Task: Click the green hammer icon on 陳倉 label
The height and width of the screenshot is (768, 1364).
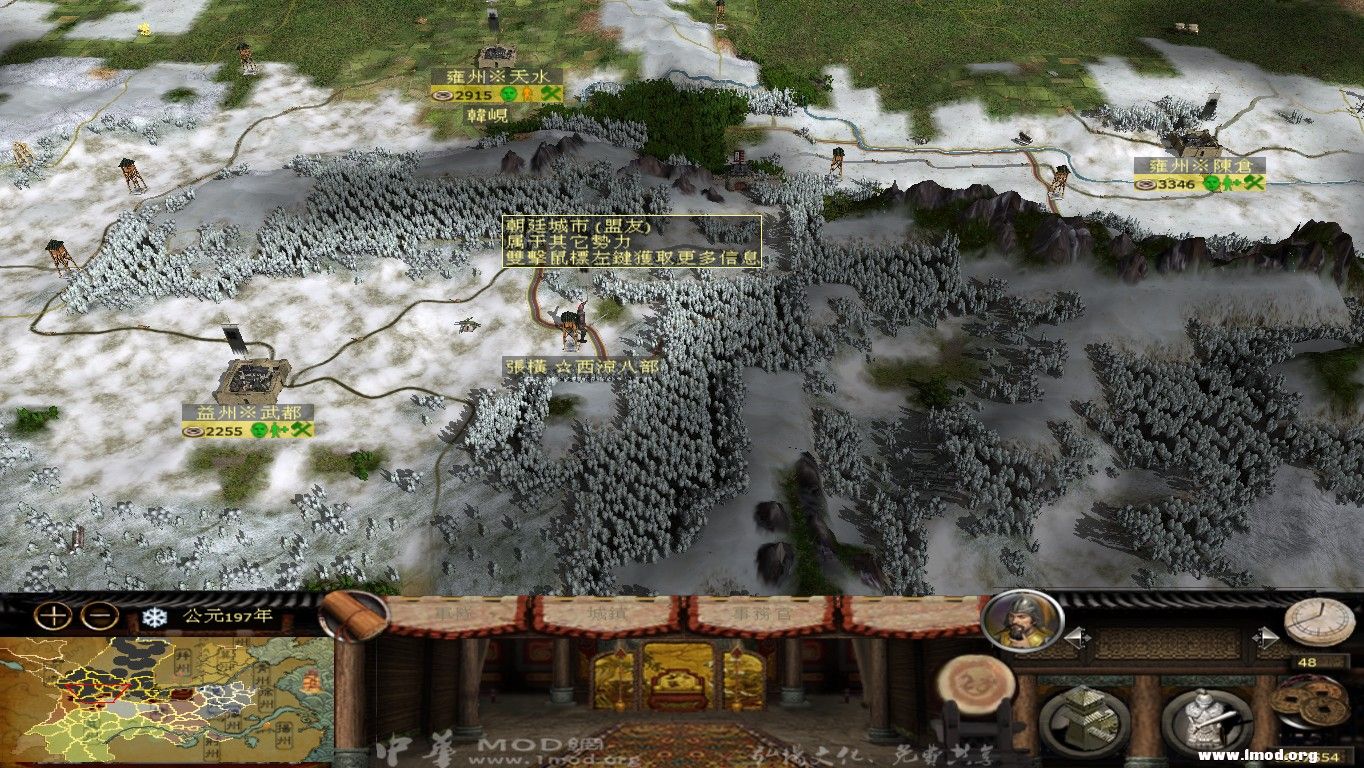Action: coord(1256,184)
